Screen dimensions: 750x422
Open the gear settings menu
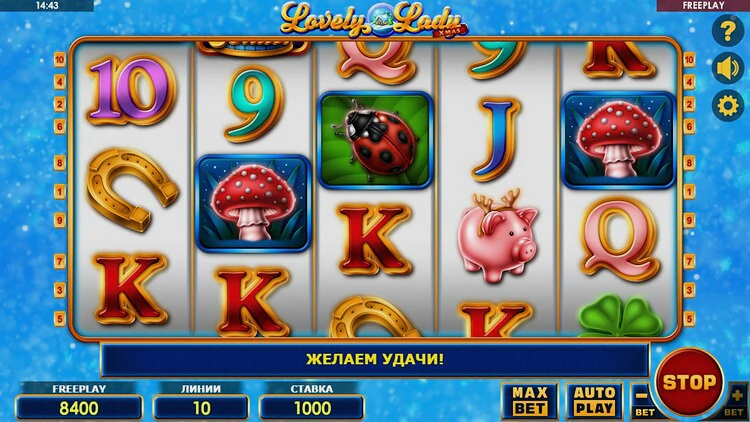(727, 105)
